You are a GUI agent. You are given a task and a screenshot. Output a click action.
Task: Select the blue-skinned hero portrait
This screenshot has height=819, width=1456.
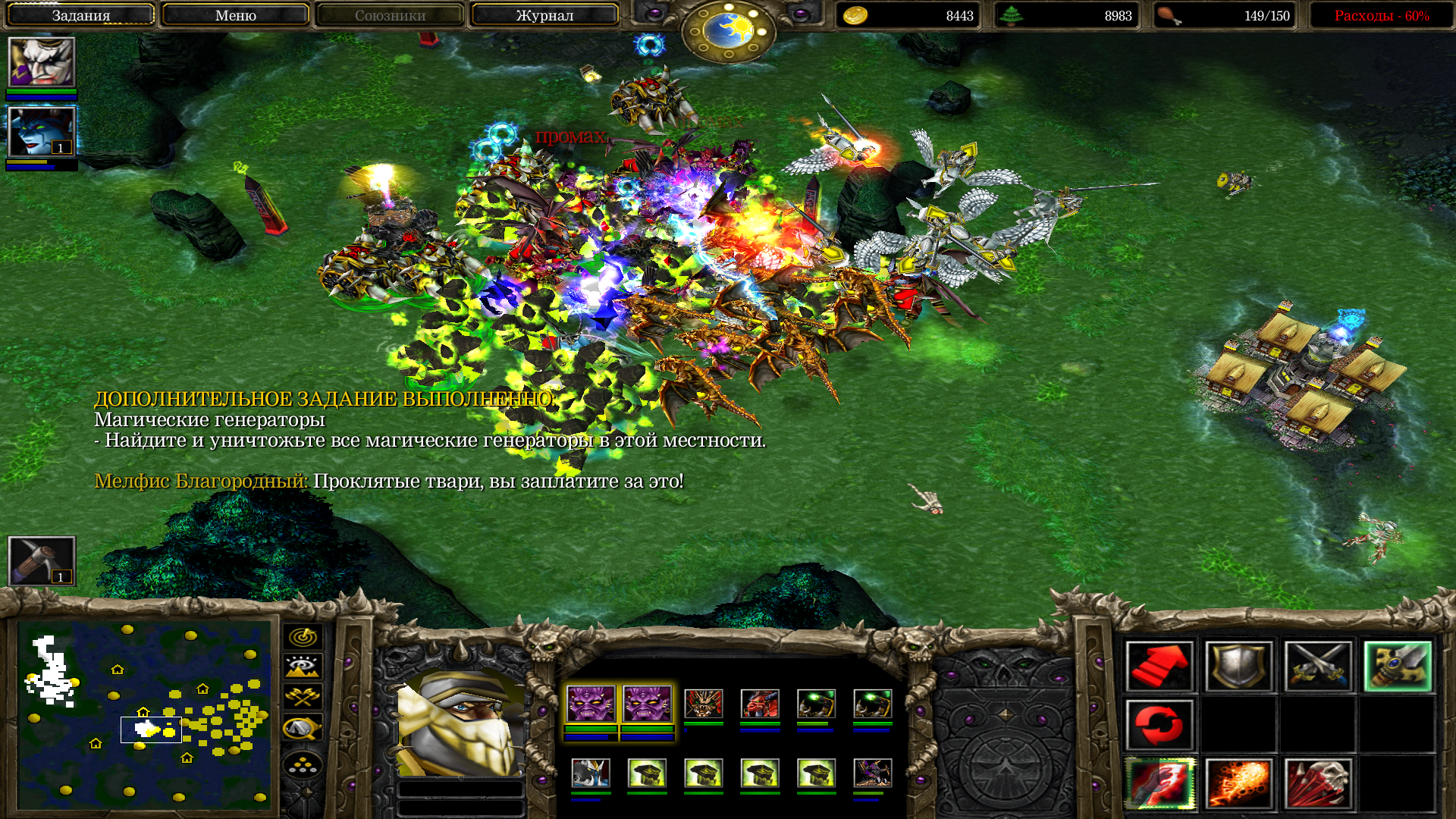click(x=42, y=132)
